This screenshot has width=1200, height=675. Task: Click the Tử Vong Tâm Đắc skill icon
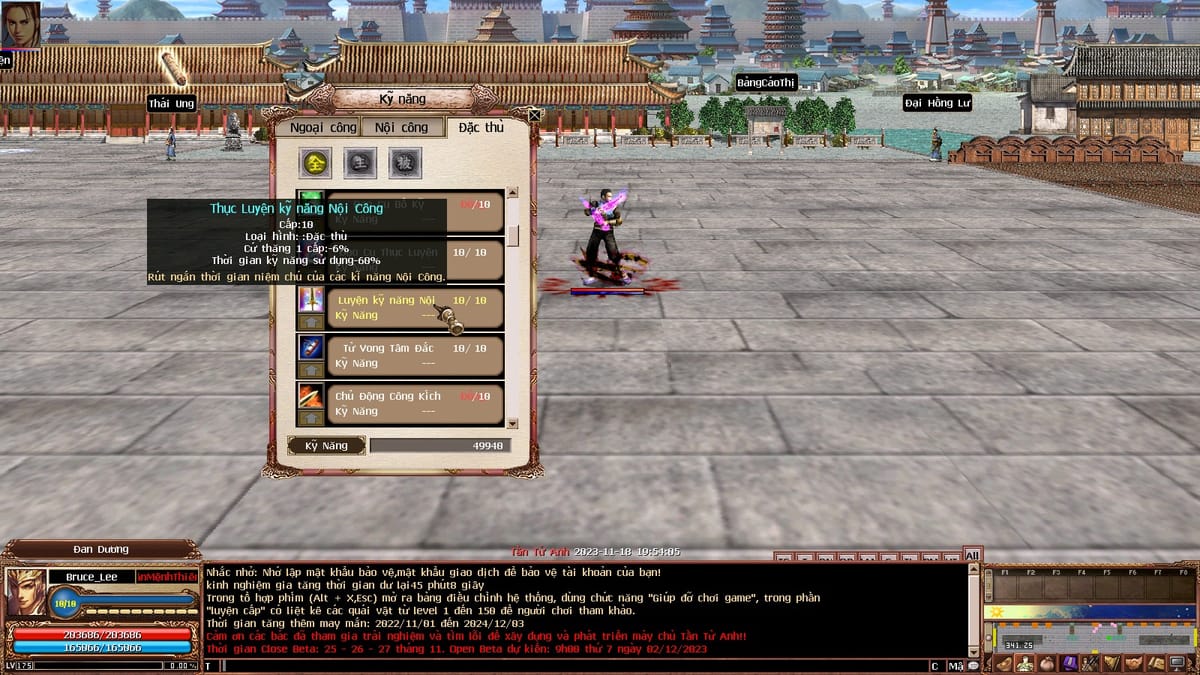coord(311,347)
